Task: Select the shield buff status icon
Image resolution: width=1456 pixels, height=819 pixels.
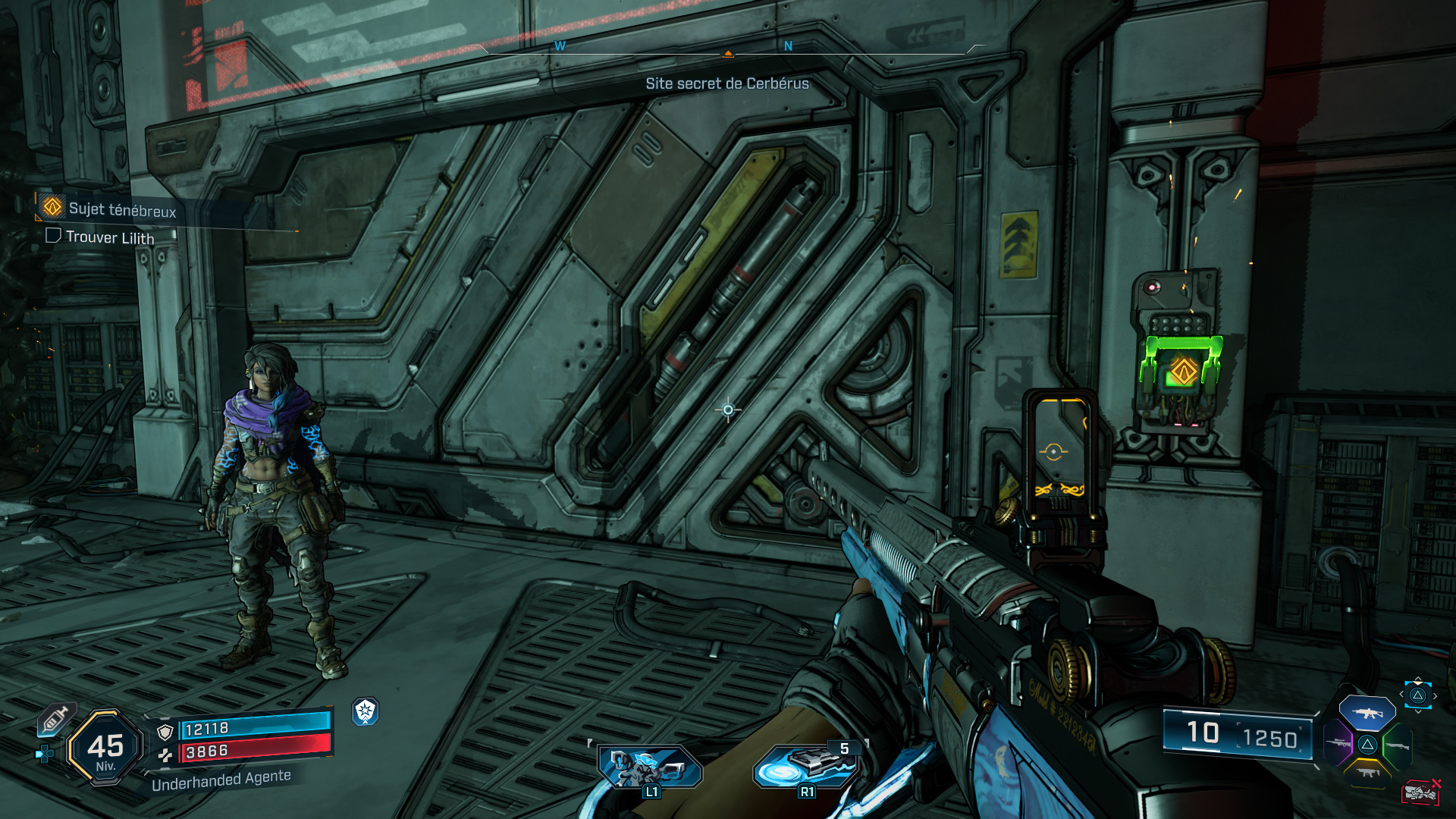Action: pos(366,711)
